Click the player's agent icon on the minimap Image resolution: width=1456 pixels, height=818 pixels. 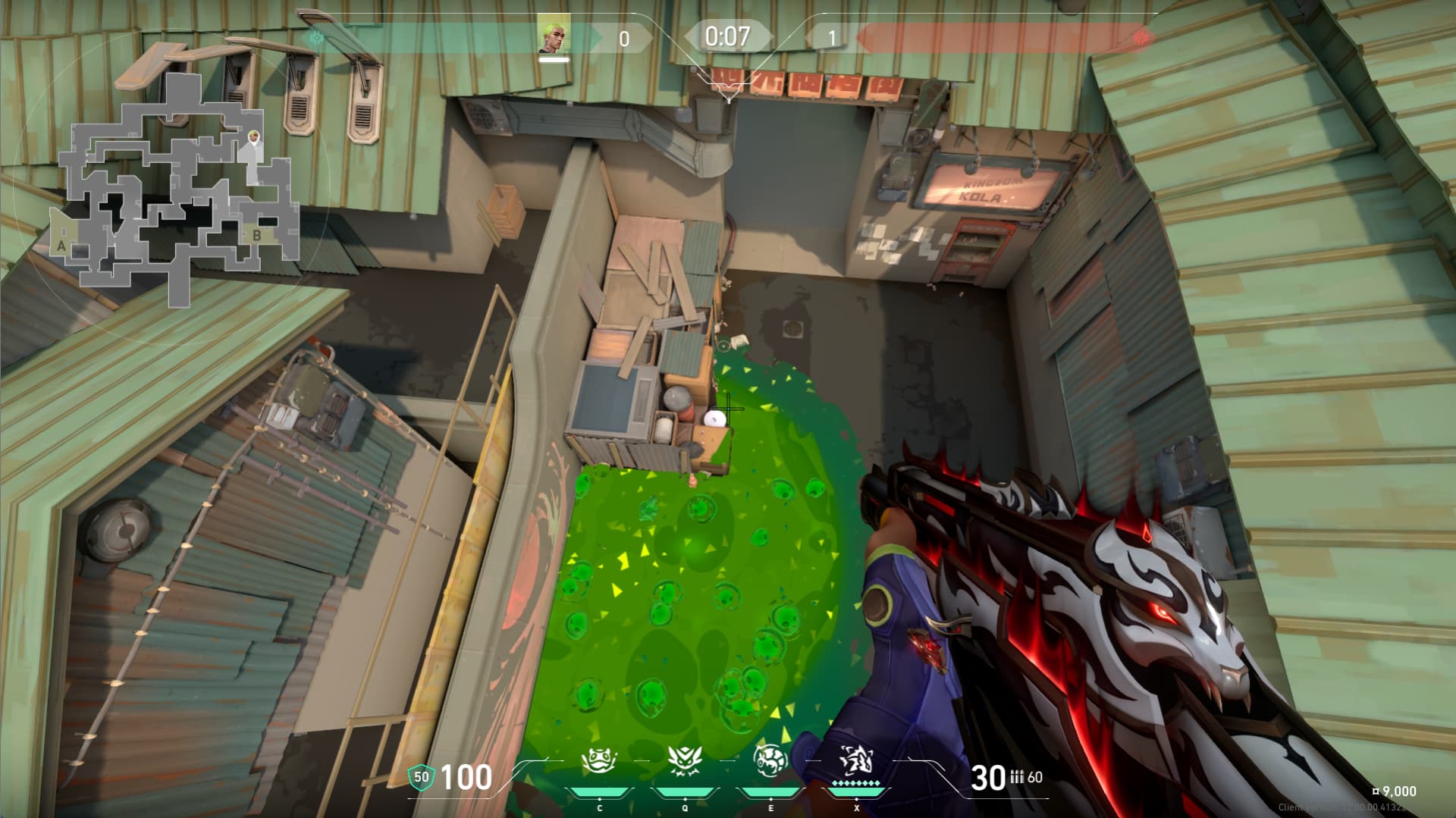click(x=253, y=139)
